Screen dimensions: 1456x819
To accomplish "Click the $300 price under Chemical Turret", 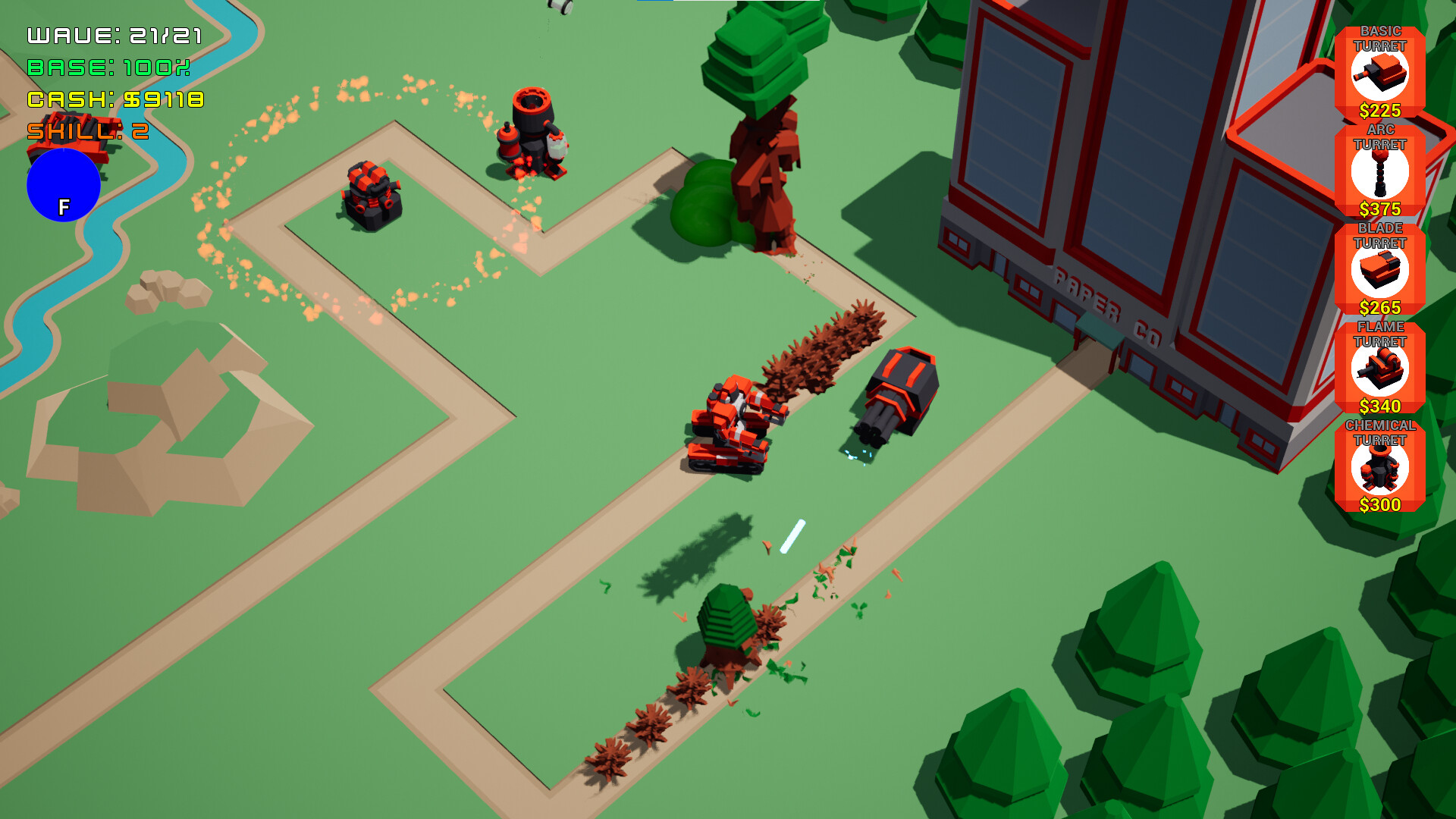I will tap(1381, 505).
